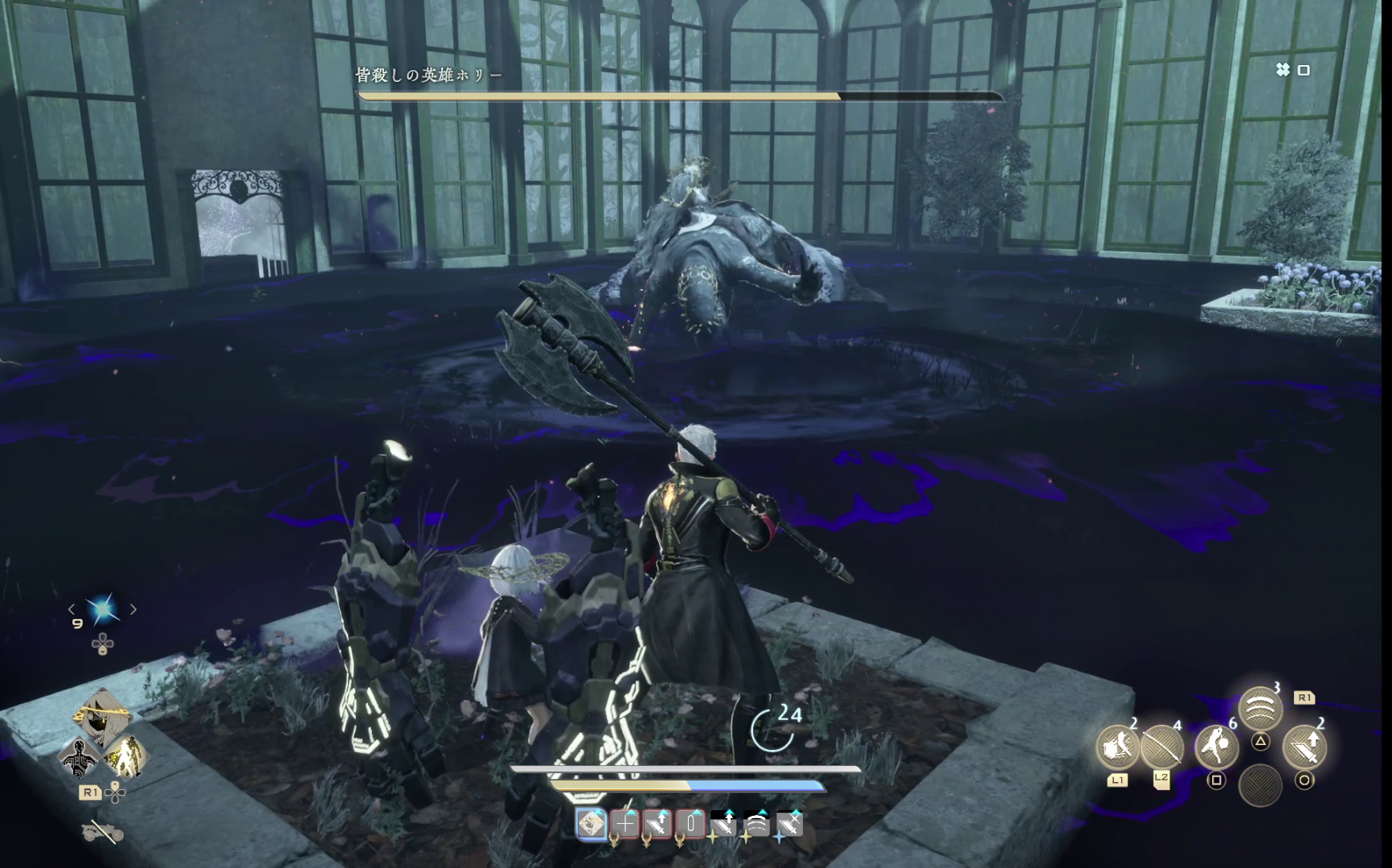Use the leaping figure skill with count 6
This screenshot has width=1392, height=868.
point(1217,747)
